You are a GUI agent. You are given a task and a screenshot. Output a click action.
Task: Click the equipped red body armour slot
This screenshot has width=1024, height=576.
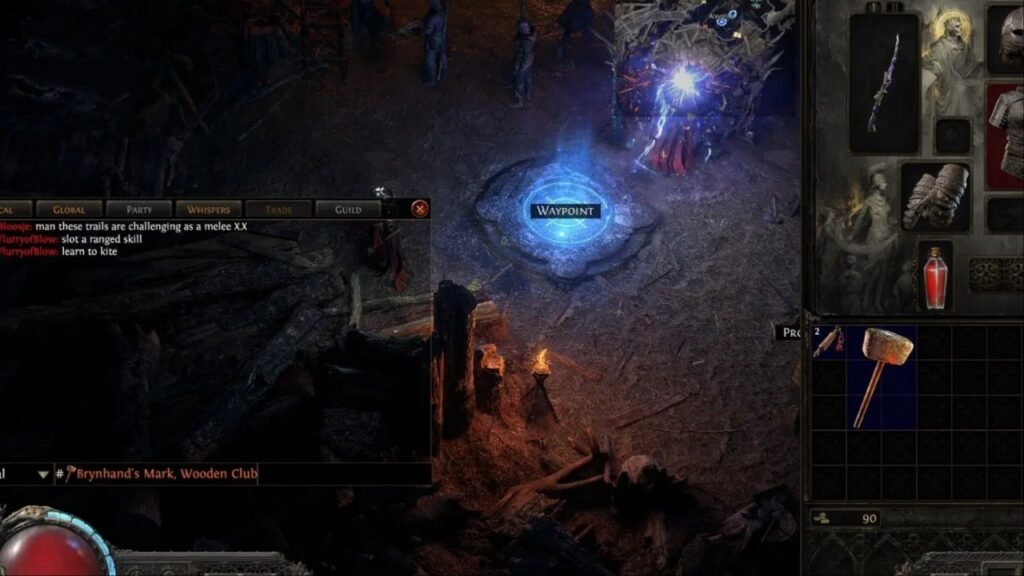(x=1005, y=135)
